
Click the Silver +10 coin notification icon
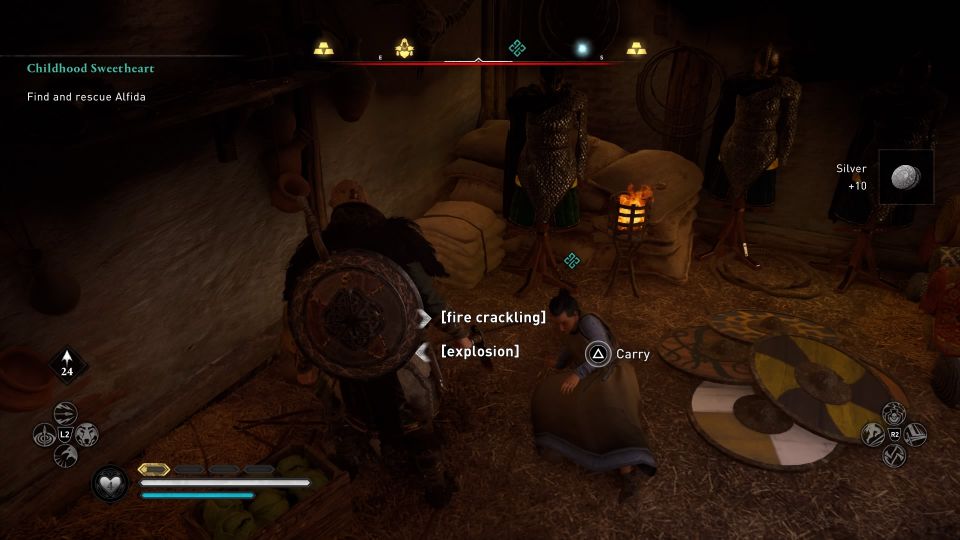[906, 177]
